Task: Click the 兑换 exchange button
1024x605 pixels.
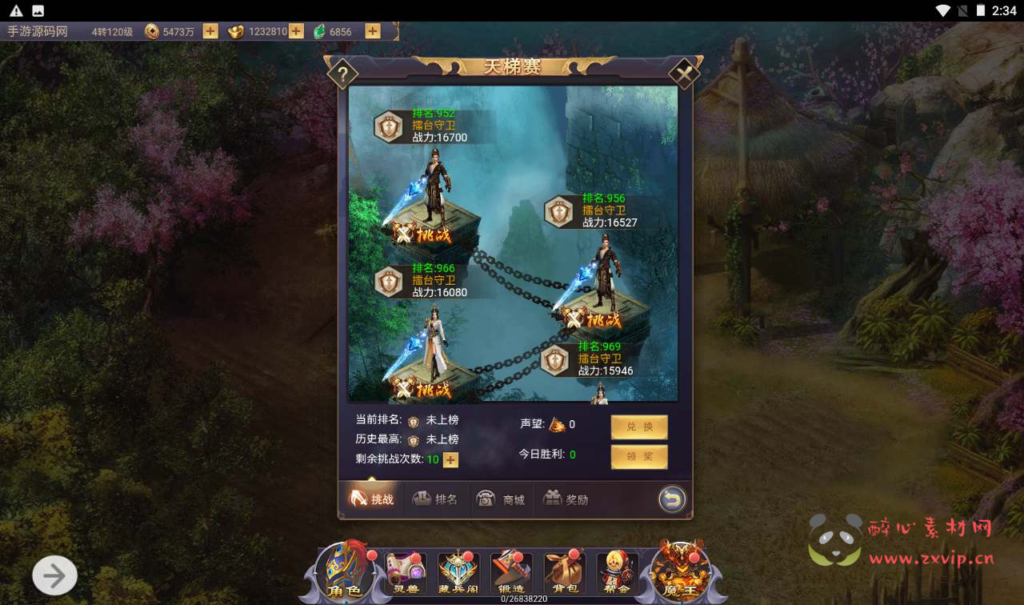Action: 639,426
